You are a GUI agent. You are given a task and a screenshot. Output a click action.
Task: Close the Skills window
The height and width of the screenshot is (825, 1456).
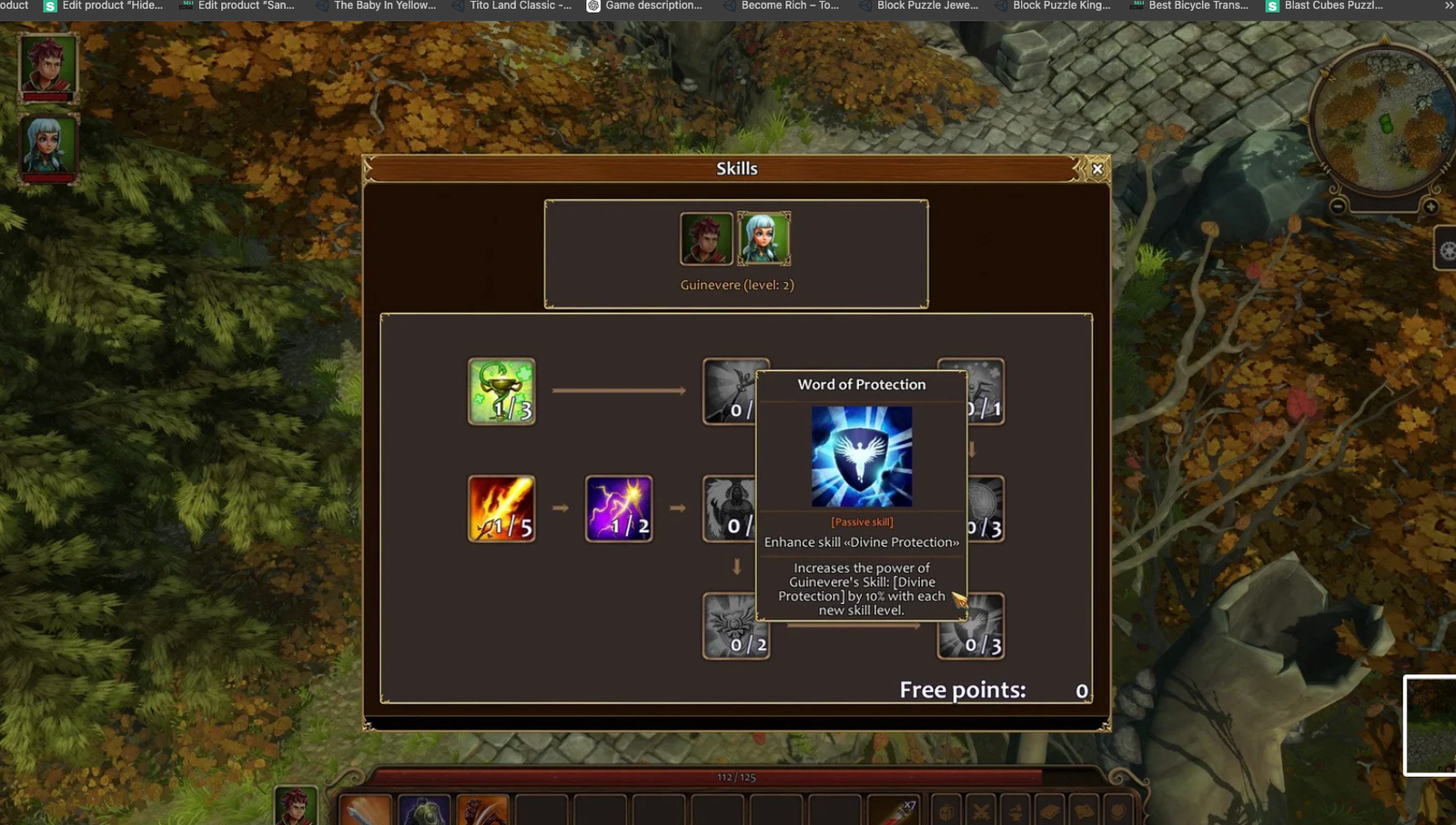click(1097, 168)
